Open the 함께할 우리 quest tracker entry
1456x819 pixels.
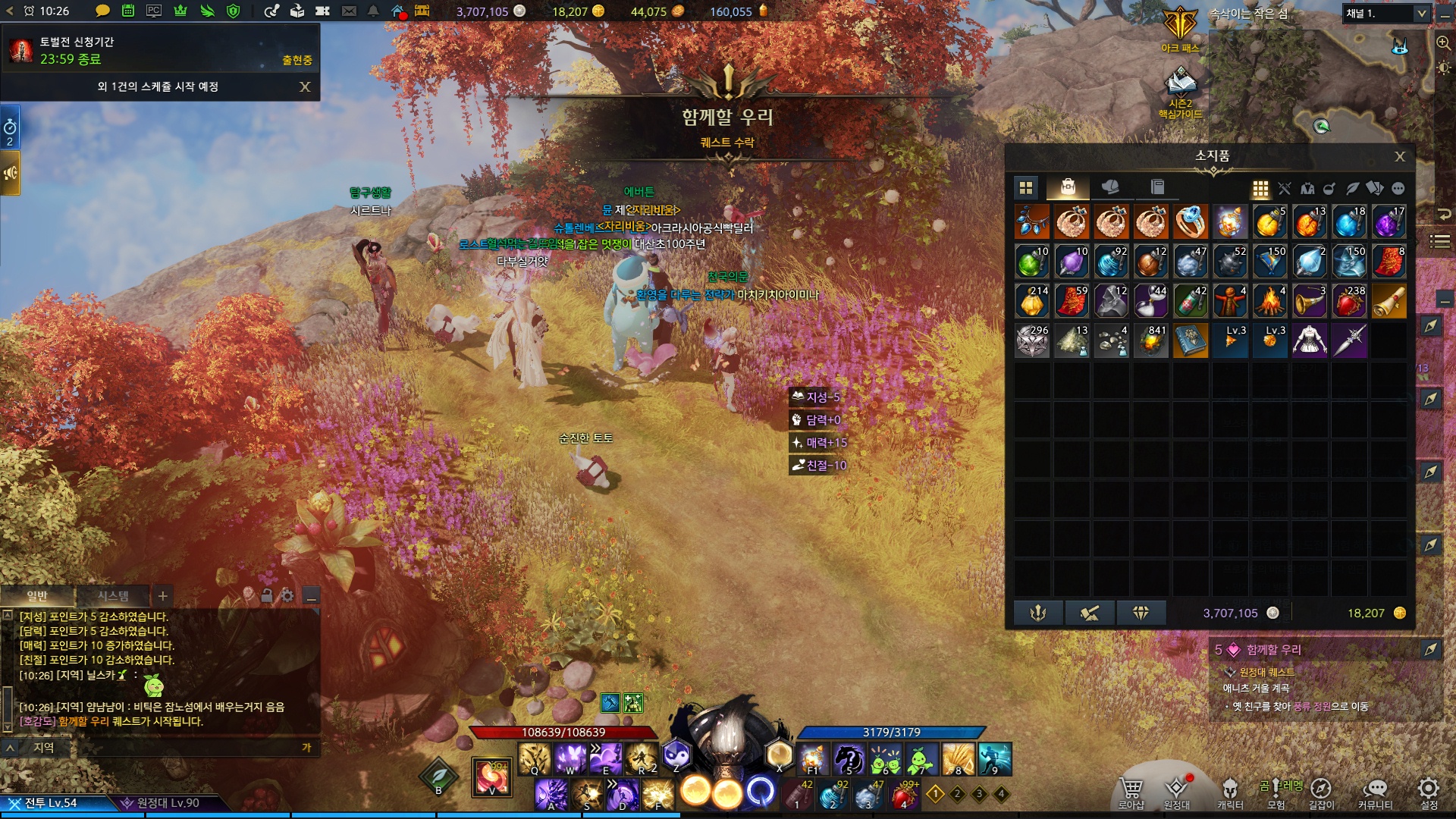click(1274, 650)
